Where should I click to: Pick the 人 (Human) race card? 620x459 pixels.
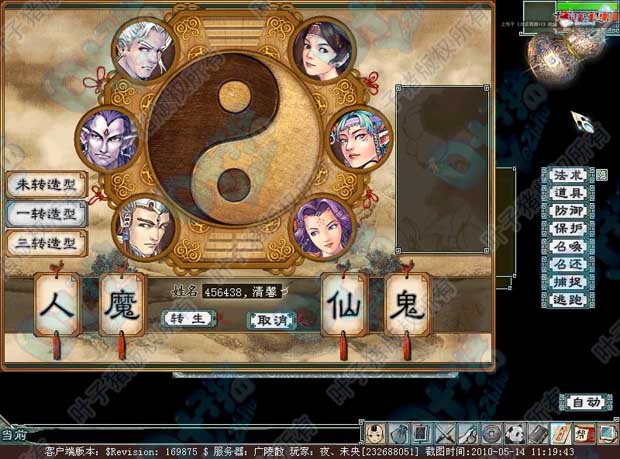[58, 304]
